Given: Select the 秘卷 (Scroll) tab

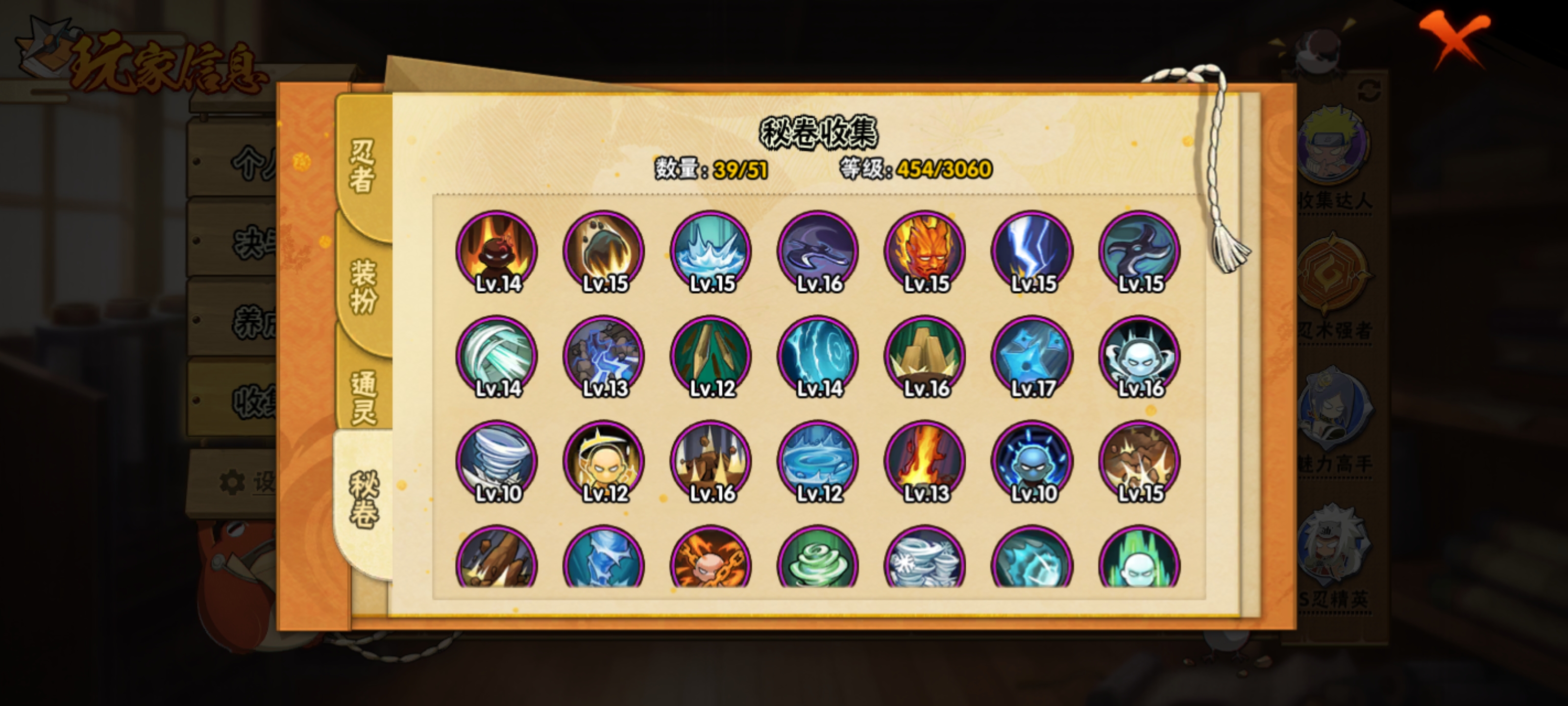Looking at the screenshot, I should coord(364,500).
